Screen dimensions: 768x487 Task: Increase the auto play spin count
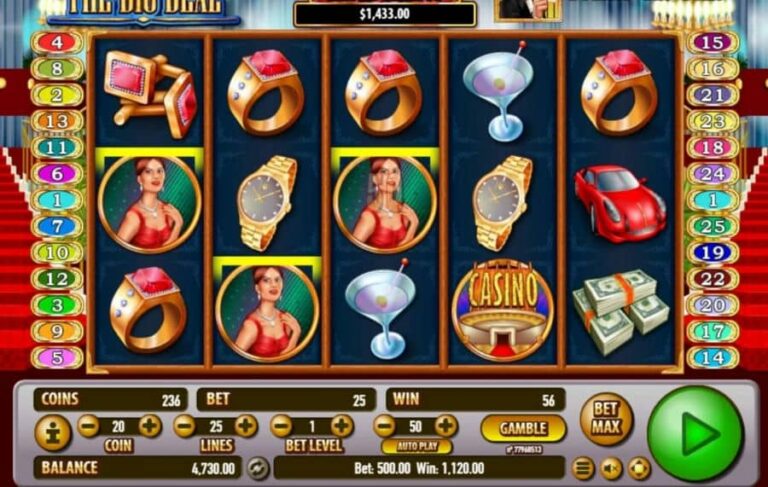coord(446,426)
